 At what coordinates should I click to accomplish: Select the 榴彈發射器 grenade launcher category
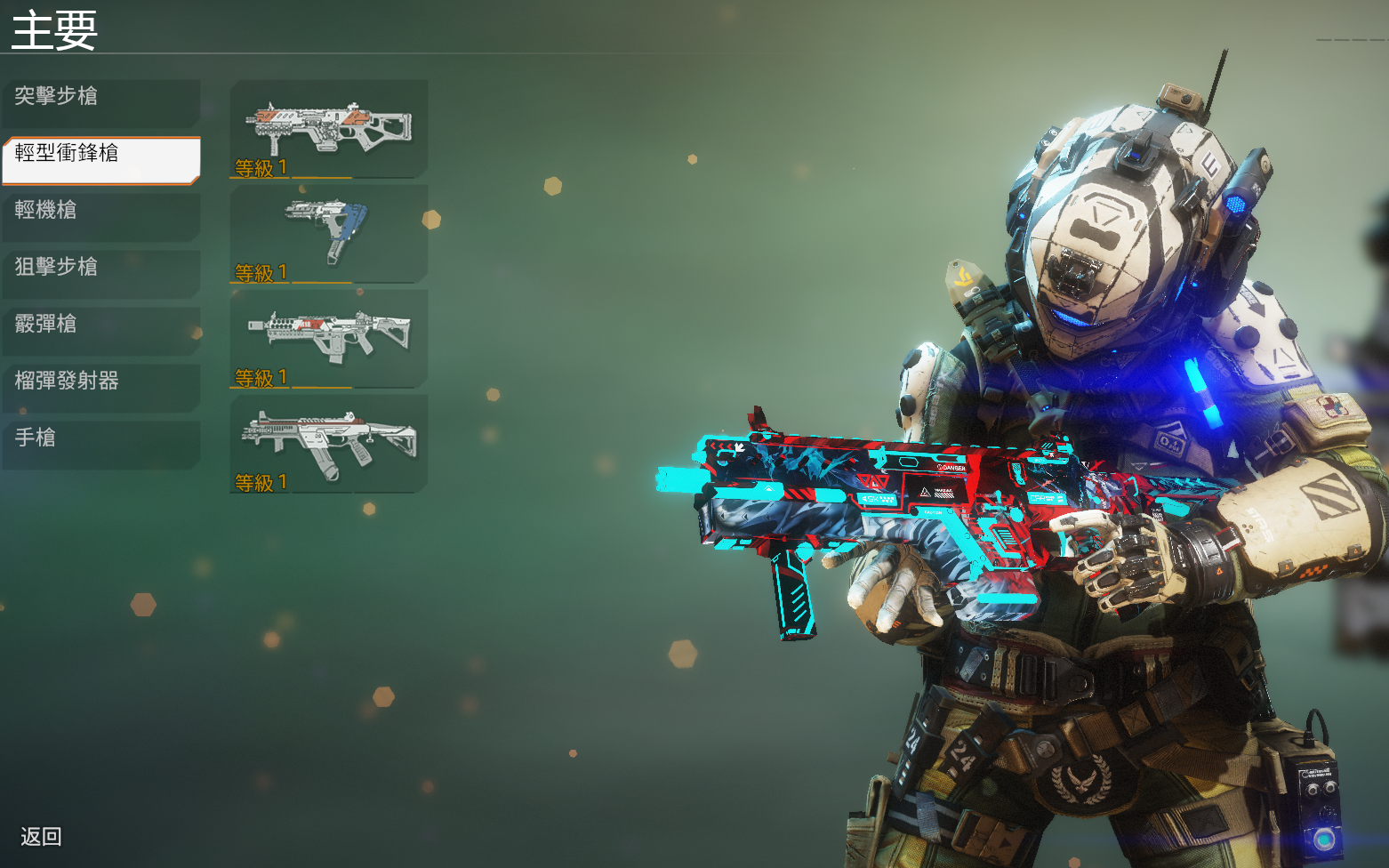[x=101, y=382]
